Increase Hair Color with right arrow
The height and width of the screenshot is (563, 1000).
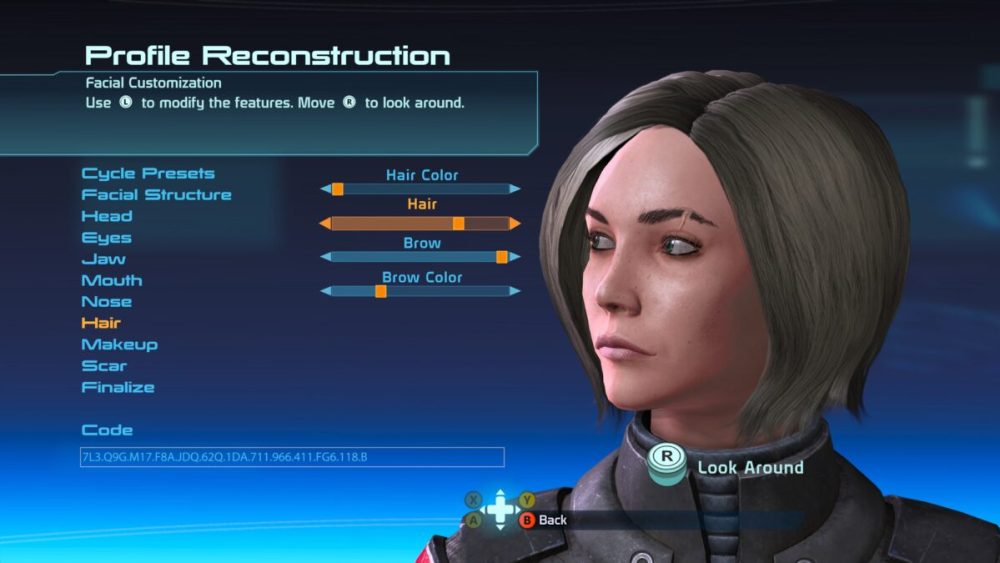coord(514,189)
